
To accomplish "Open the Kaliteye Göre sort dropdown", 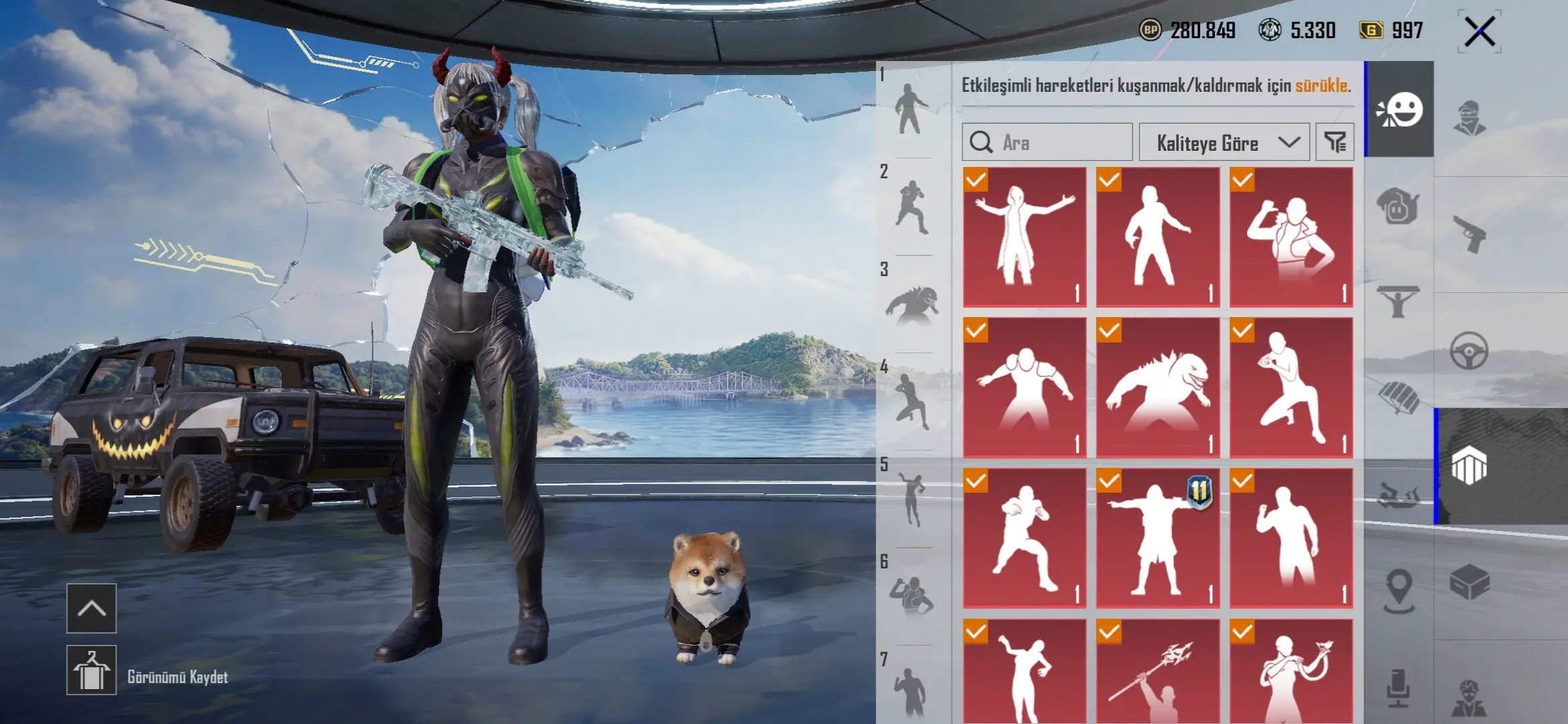I will 1224,142.
